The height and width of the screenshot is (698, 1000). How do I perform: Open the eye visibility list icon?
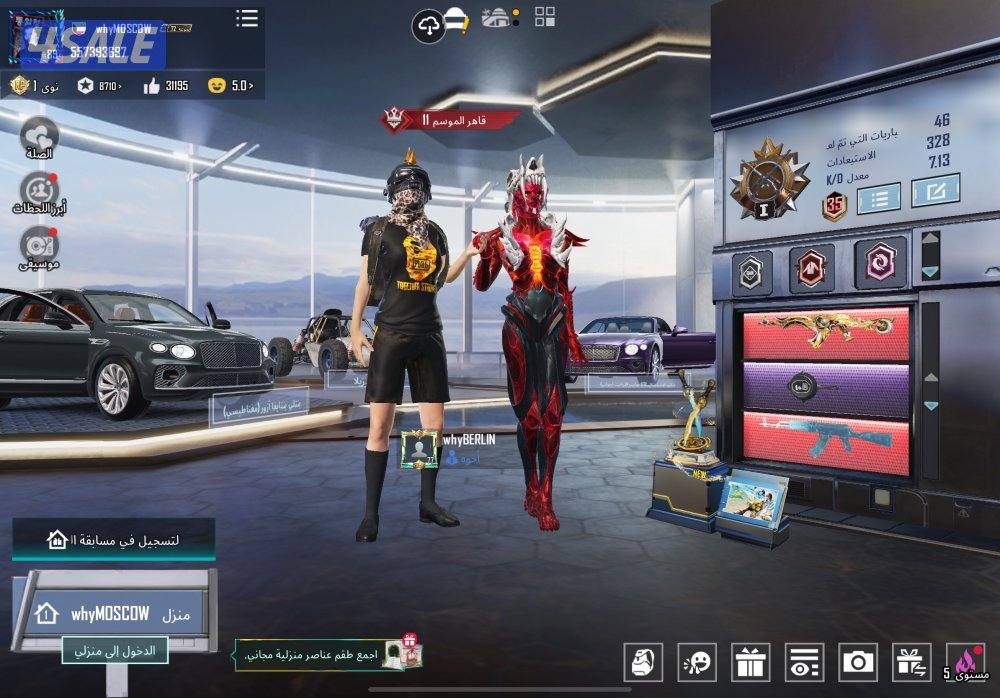(x=804, y=662)
